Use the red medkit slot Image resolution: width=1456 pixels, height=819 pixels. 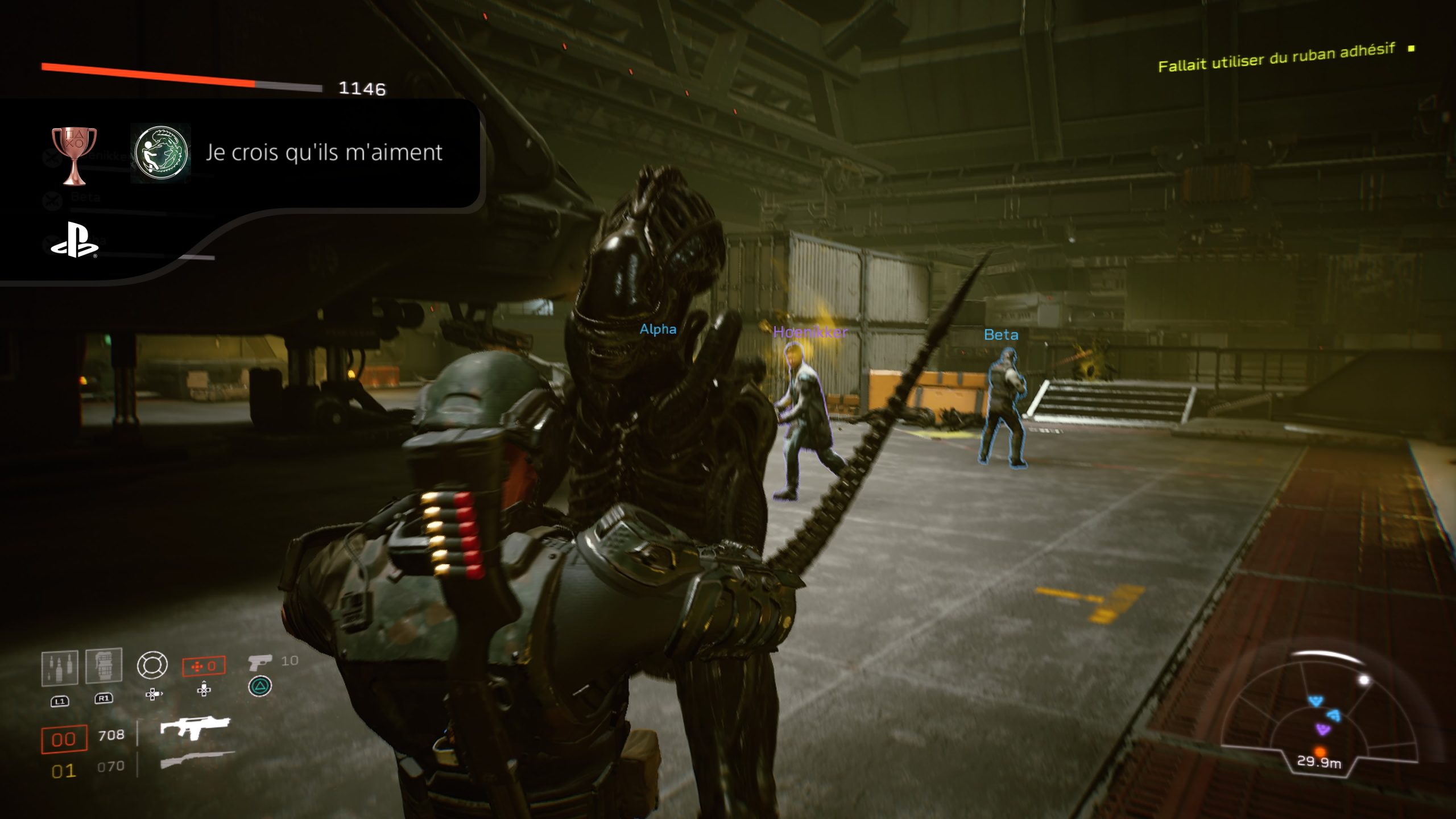204,666
